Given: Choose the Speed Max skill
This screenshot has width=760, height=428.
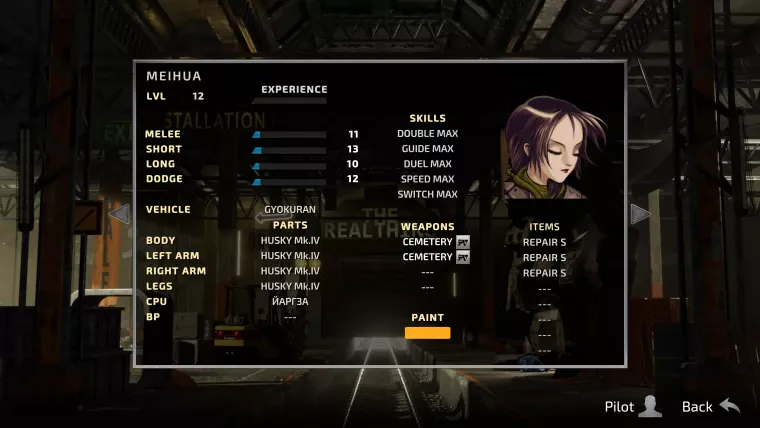Looking at the screenshot, I should 427,179.
